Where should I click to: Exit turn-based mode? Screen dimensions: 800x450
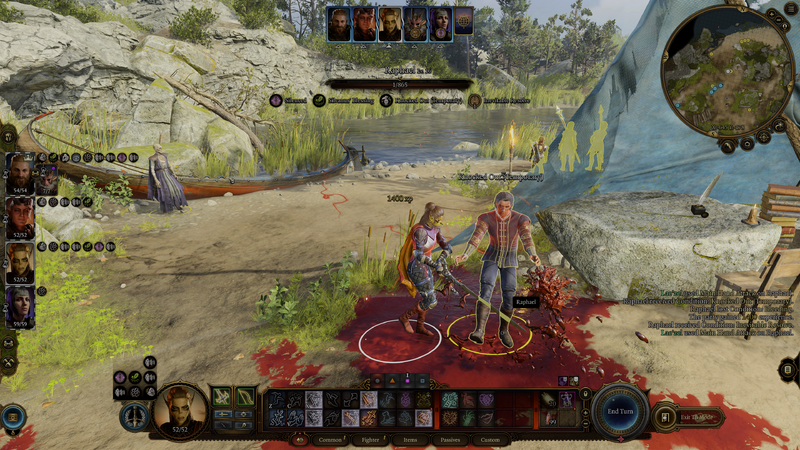[690, 416]
